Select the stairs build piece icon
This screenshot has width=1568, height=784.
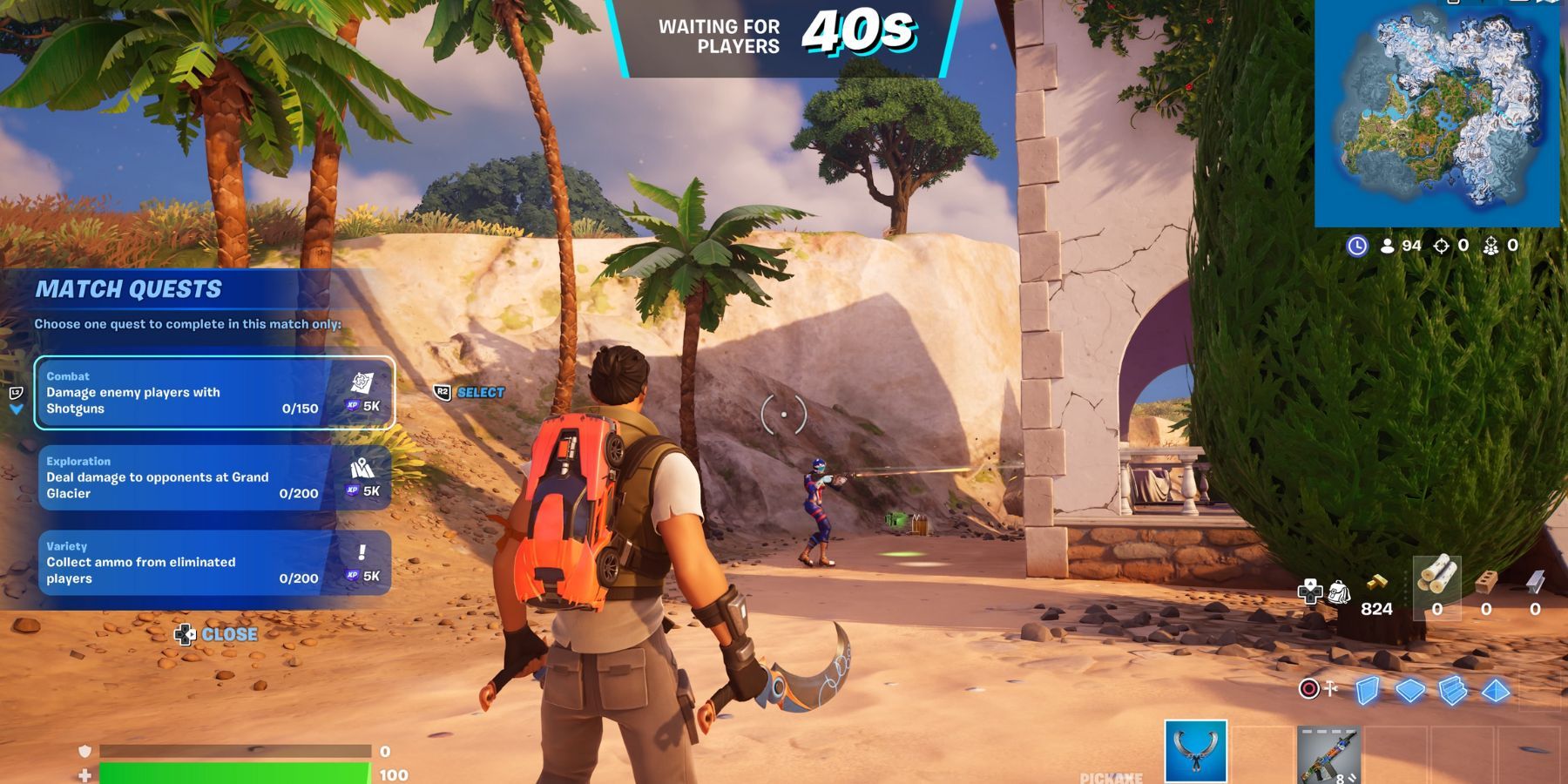tap(1453, 691)
